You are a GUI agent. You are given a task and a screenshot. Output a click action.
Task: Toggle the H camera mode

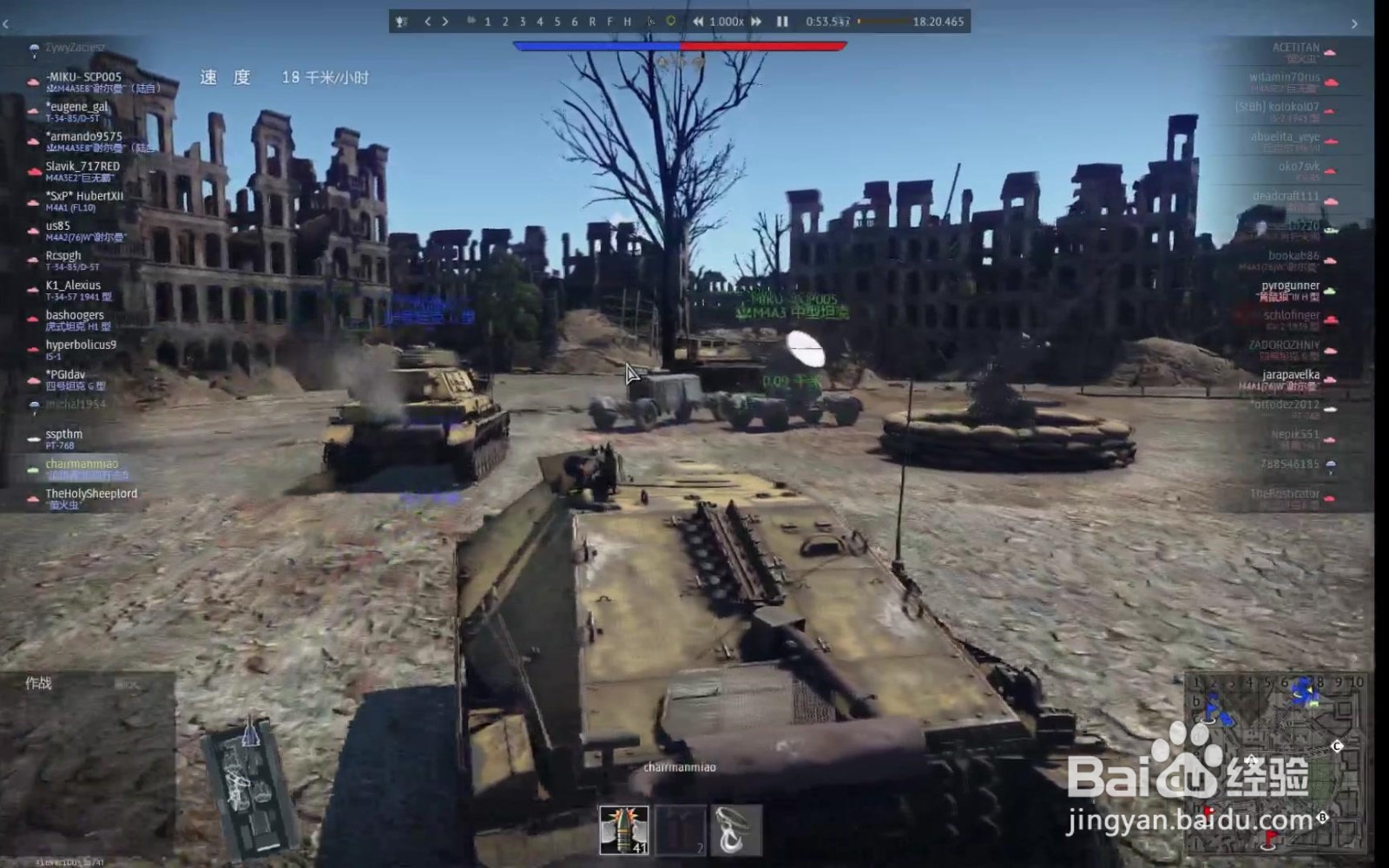click(626, 23)
